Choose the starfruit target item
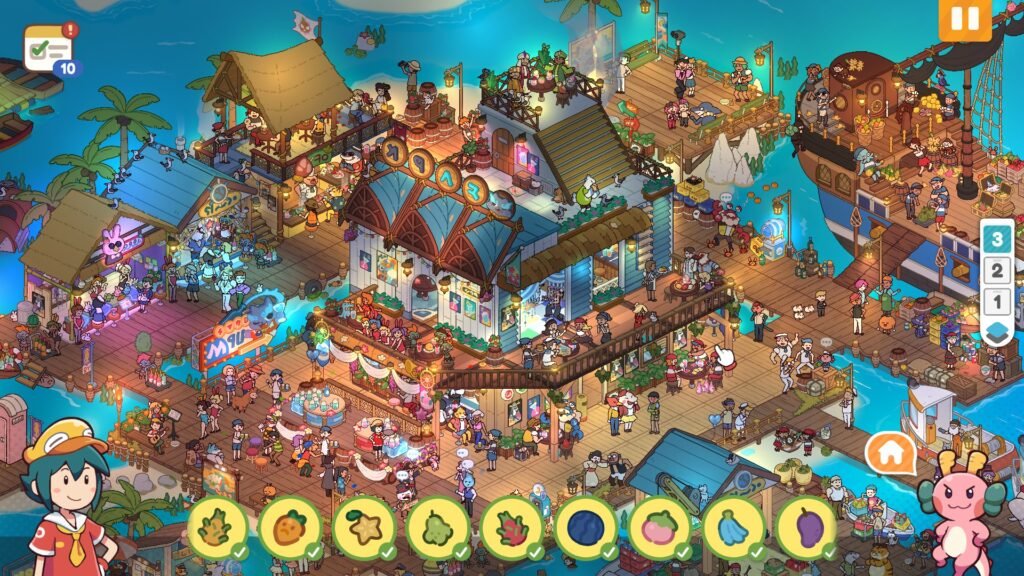Screen dimensions: 1024x576 (x=364, y=527)
